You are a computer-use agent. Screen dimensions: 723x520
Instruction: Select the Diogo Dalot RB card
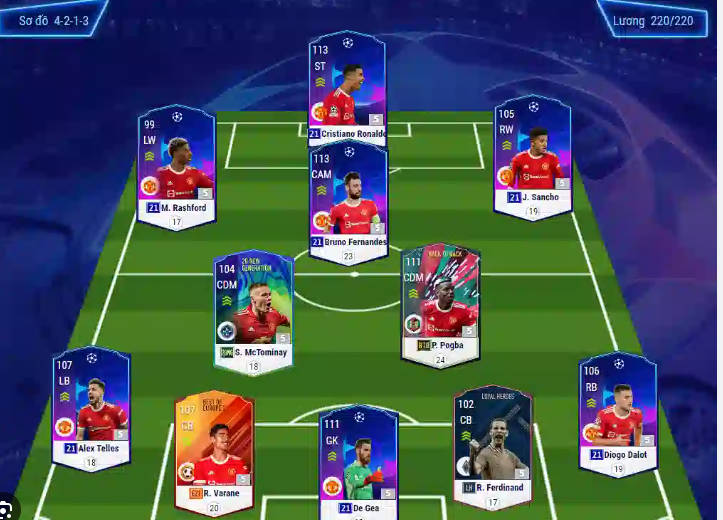coord(617,411)
